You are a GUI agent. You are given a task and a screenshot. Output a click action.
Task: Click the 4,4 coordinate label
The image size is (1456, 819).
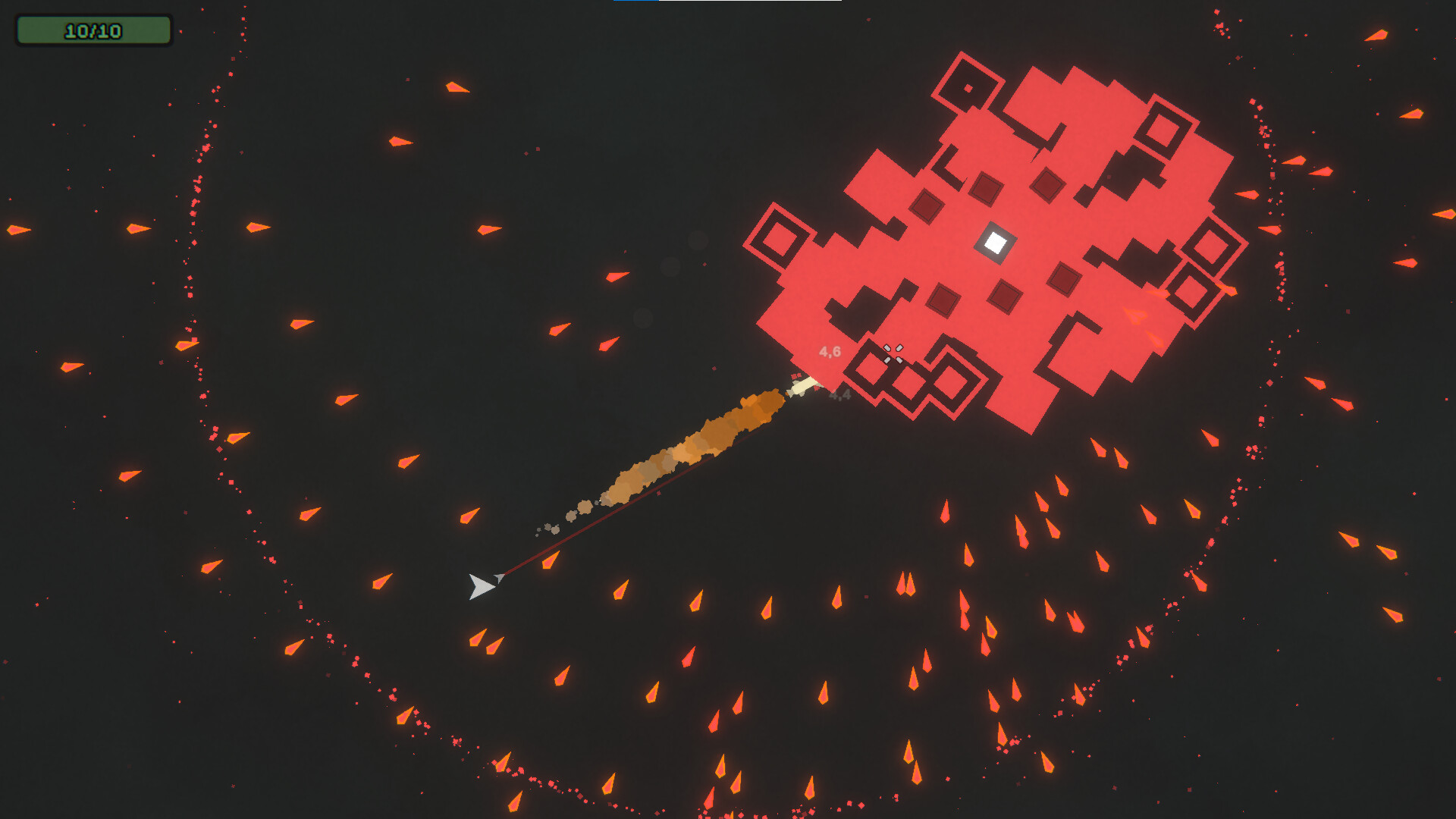pos(840,395)
